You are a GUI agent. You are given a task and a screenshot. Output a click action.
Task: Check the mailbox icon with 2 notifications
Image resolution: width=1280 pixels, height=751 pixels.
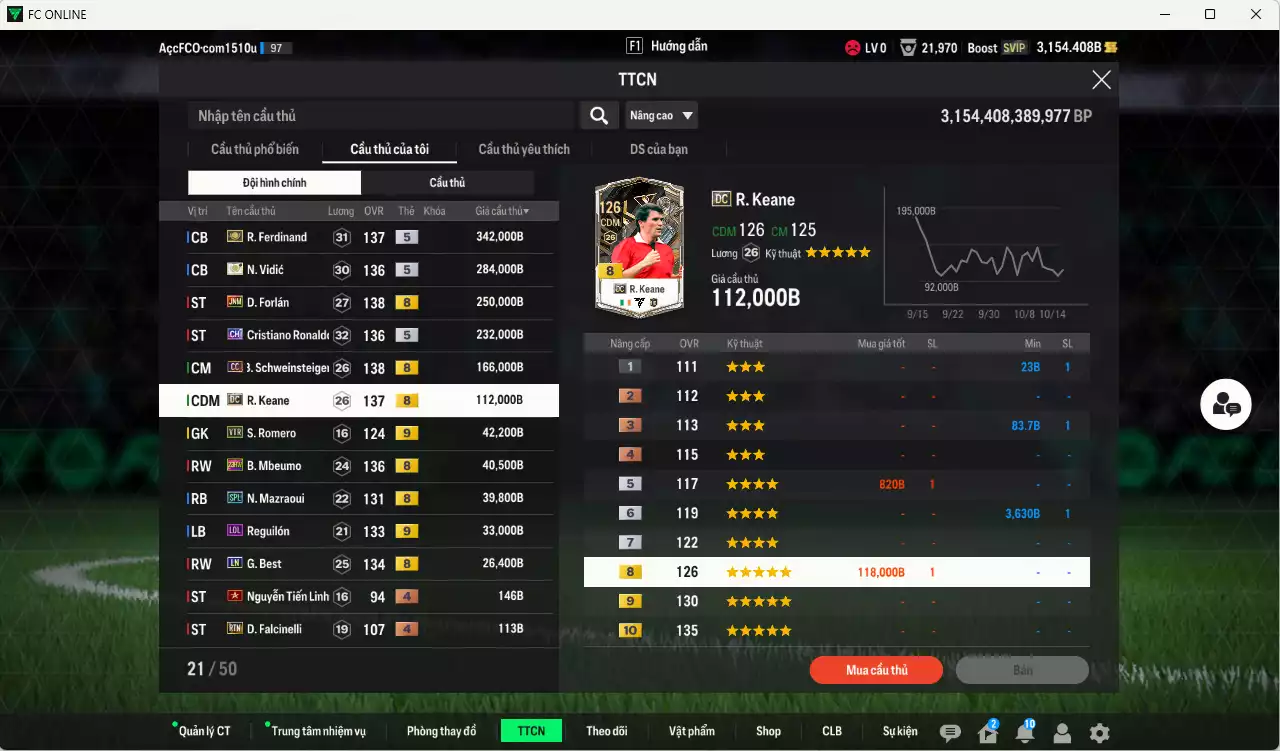coord(986,731)
